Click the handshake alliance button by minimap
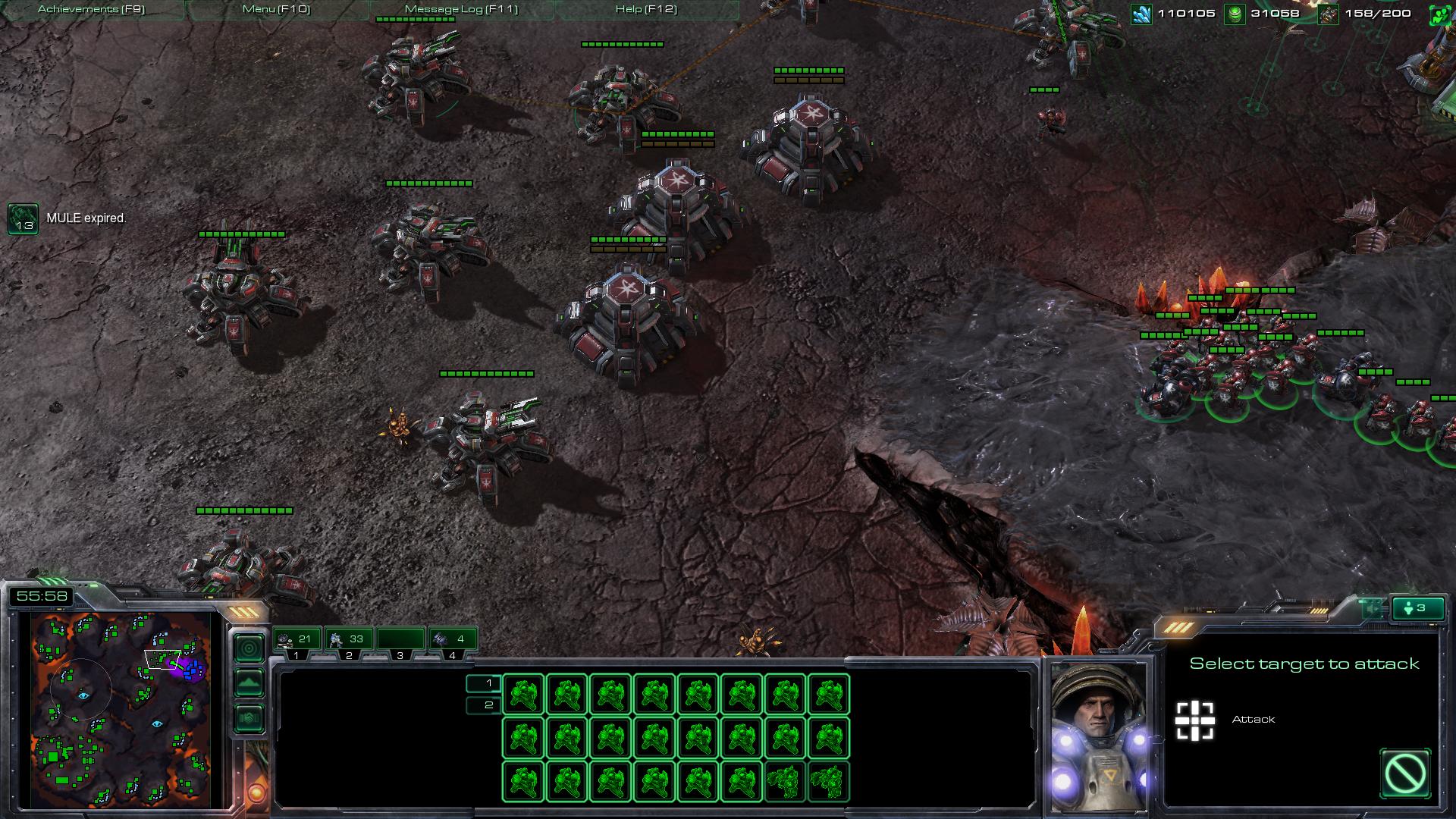The height and width of the screenshot is (819, 1456). point(249,717)
